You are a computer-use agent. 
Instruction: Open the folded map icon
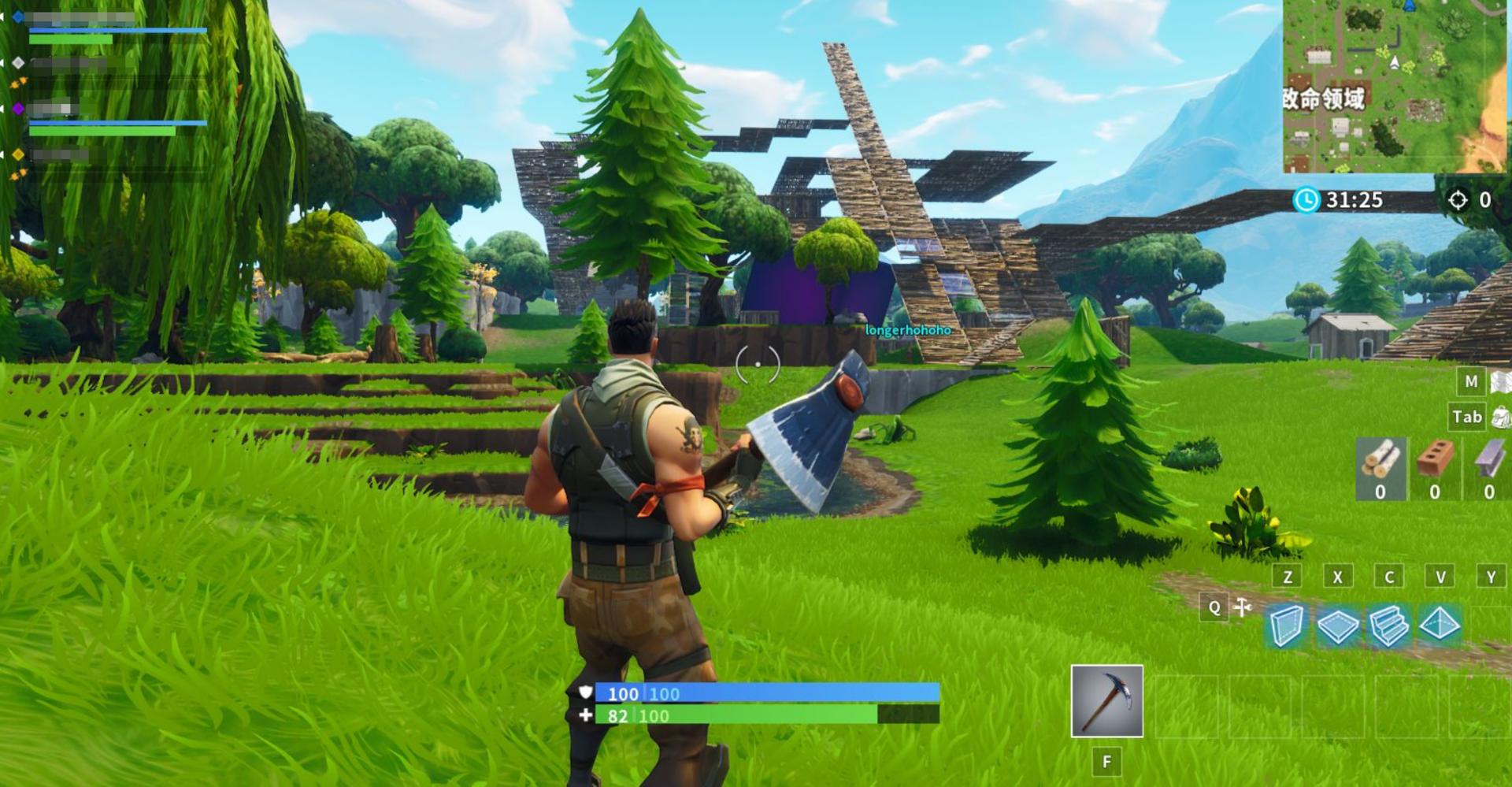(x=1501, y=382)
